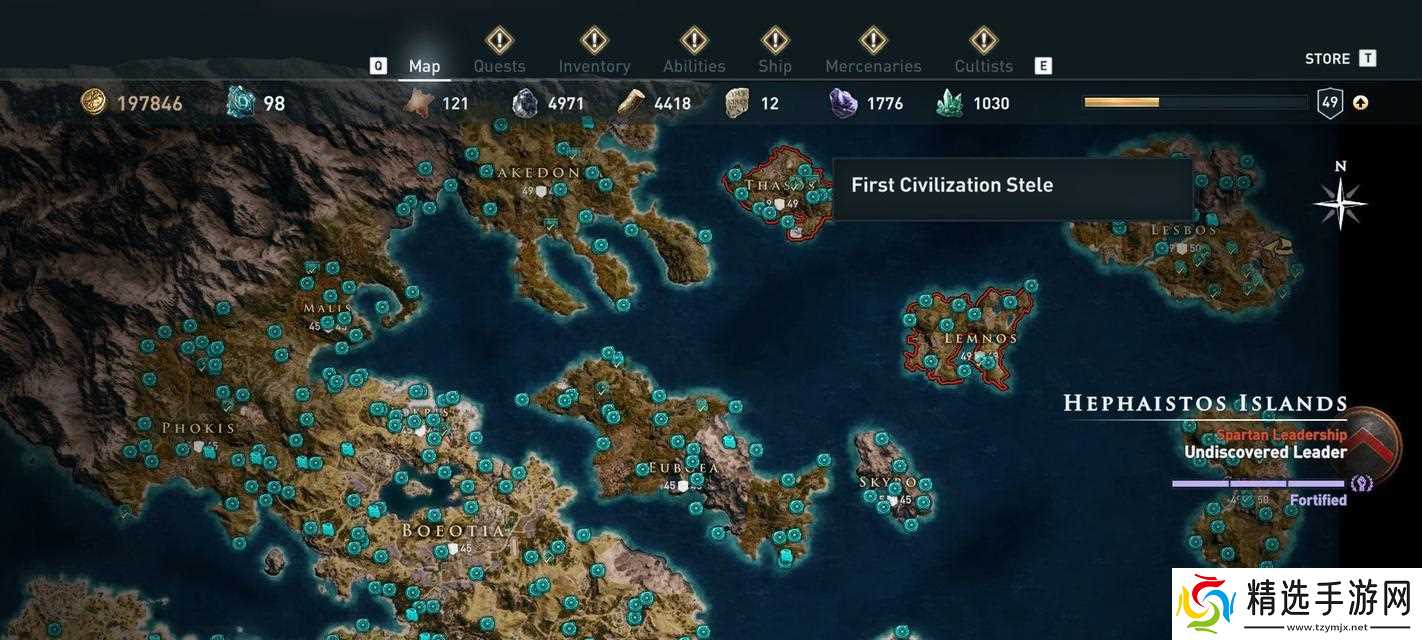Select the Thasos island region
Image resolution: width=1422 pixels, height=640 pixels.
[775, 186]
